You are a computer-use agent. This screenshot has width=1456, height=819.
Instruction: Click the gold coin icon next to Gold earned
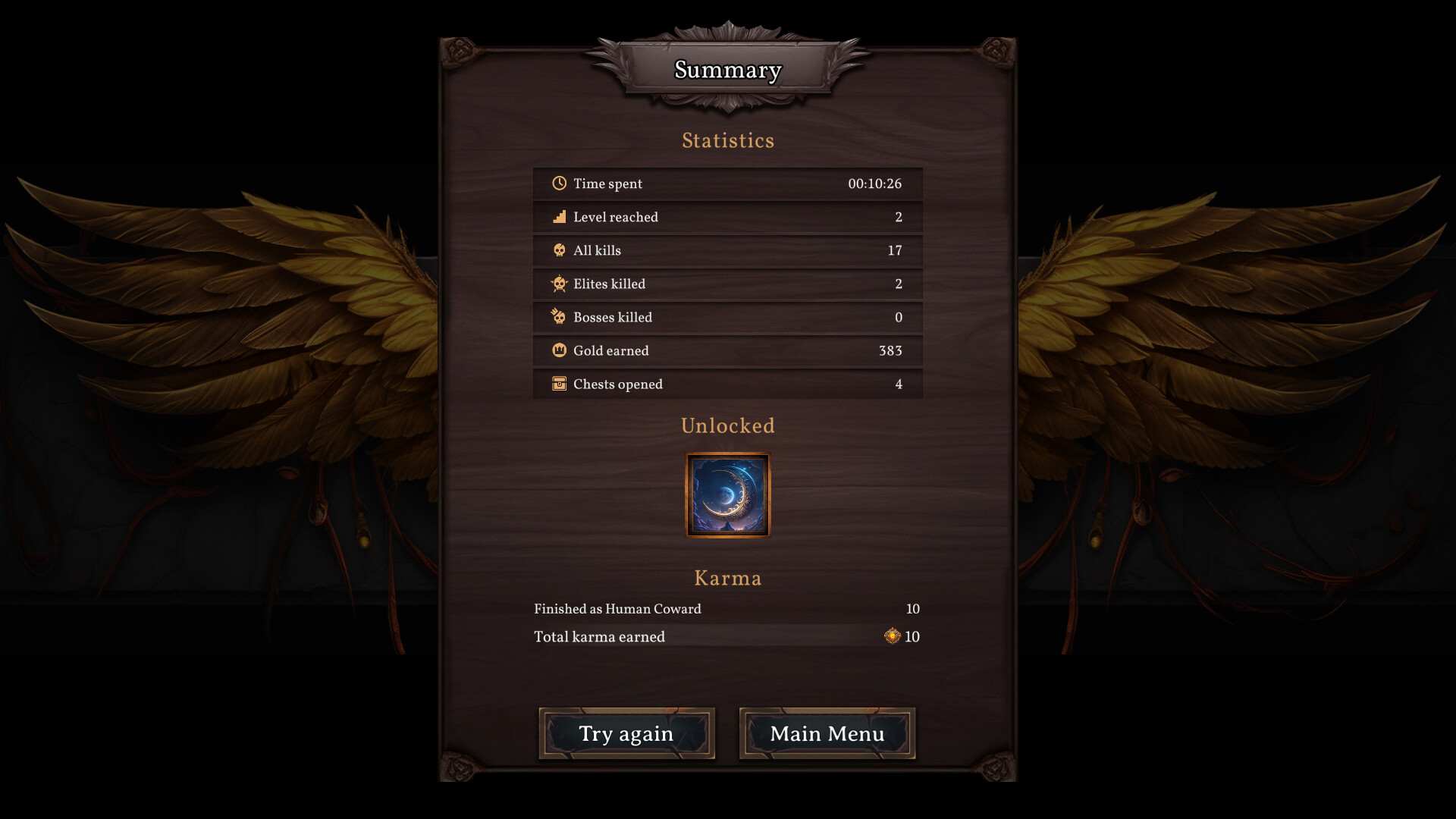pos(559,350)
